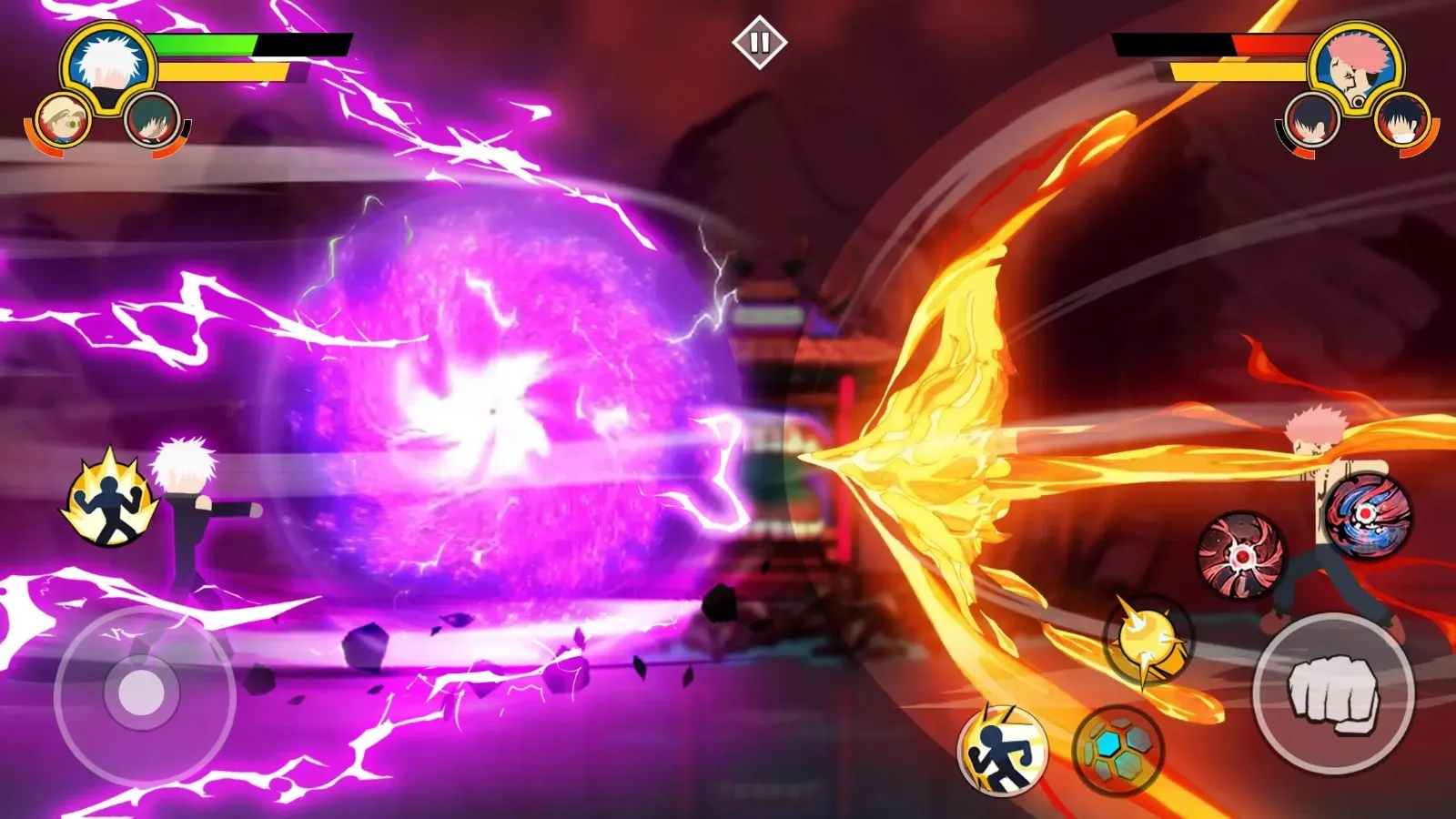The width and height of the screenshot is (1456, 819).
Task: Tap the yellow energy gauge under Gojo
Action: 223,68
